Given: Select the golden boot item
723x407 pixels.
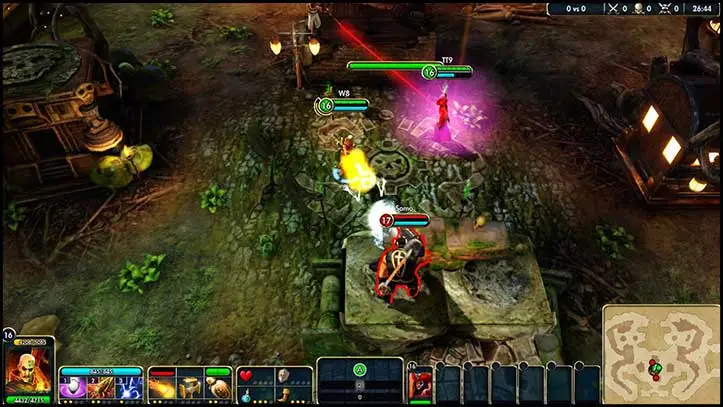Looking at the screenshot, I should coord(283,396).
